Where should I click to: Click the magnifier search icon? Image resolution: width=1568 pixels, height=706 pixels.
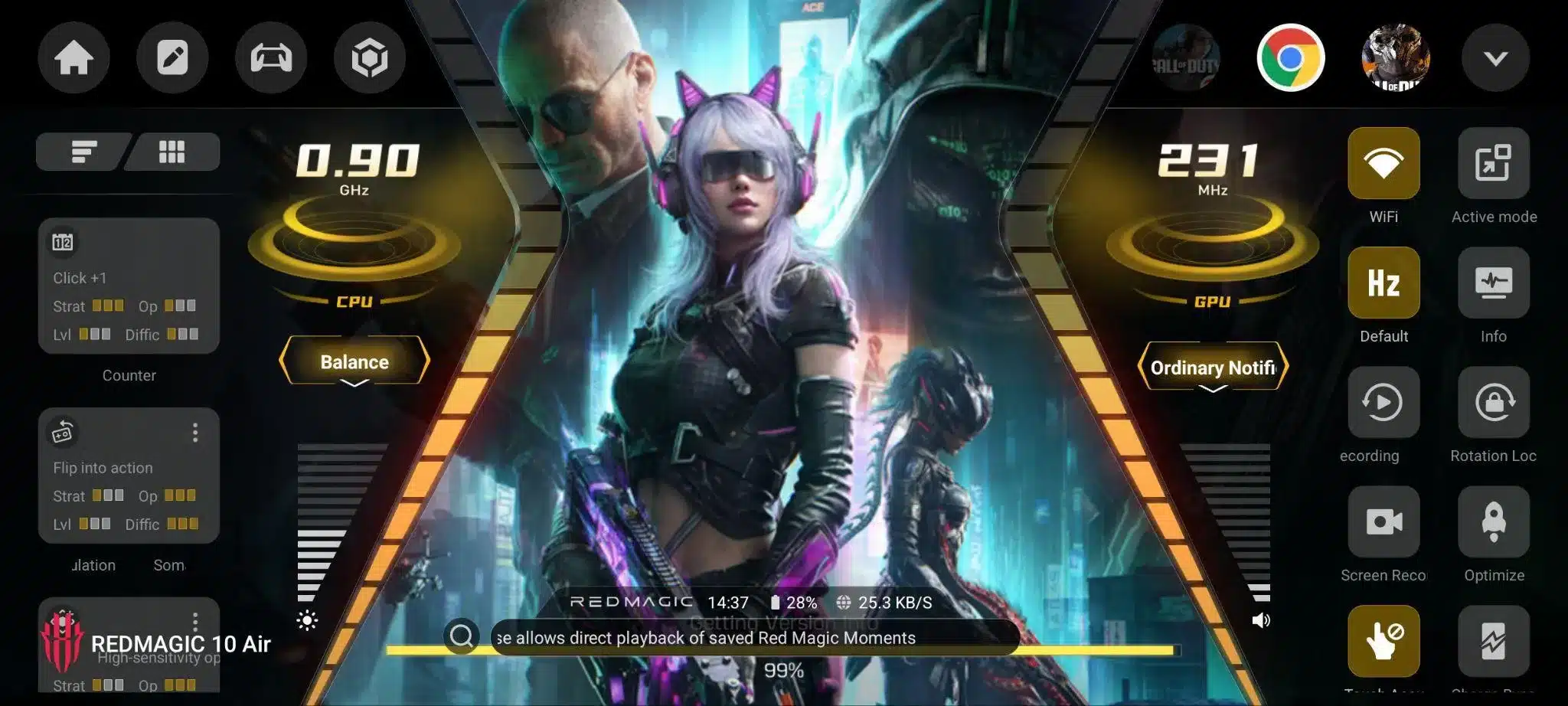pyautogui.click(x=462, y=636)
